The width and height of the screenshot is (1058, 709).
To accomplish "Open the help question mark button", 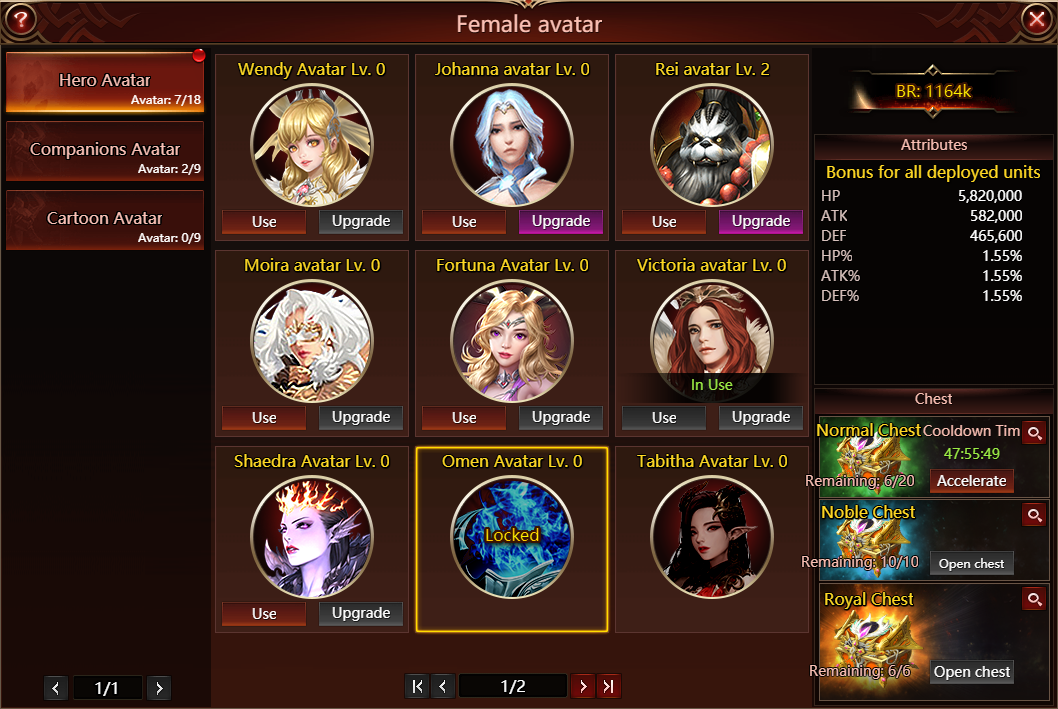I will click(20, 19).
